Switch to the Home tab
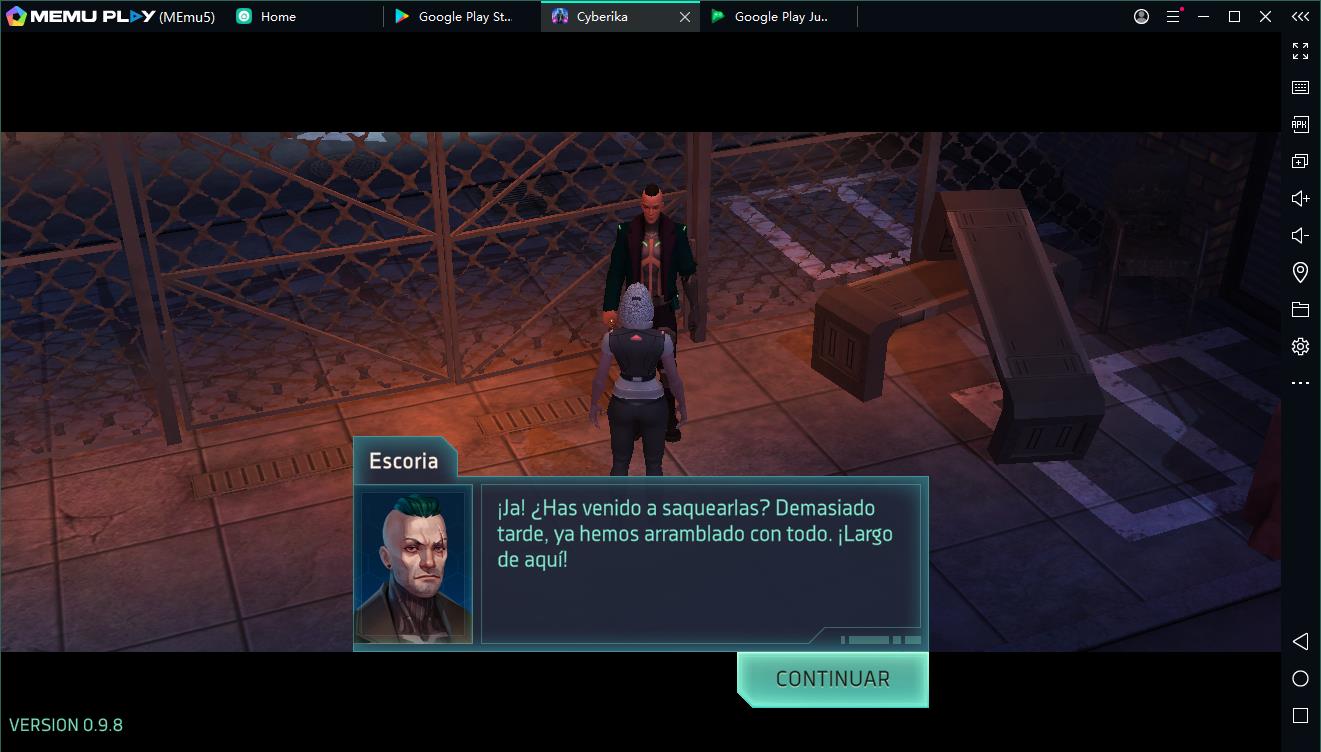The image size is (1321, 752). coord(266,16)
